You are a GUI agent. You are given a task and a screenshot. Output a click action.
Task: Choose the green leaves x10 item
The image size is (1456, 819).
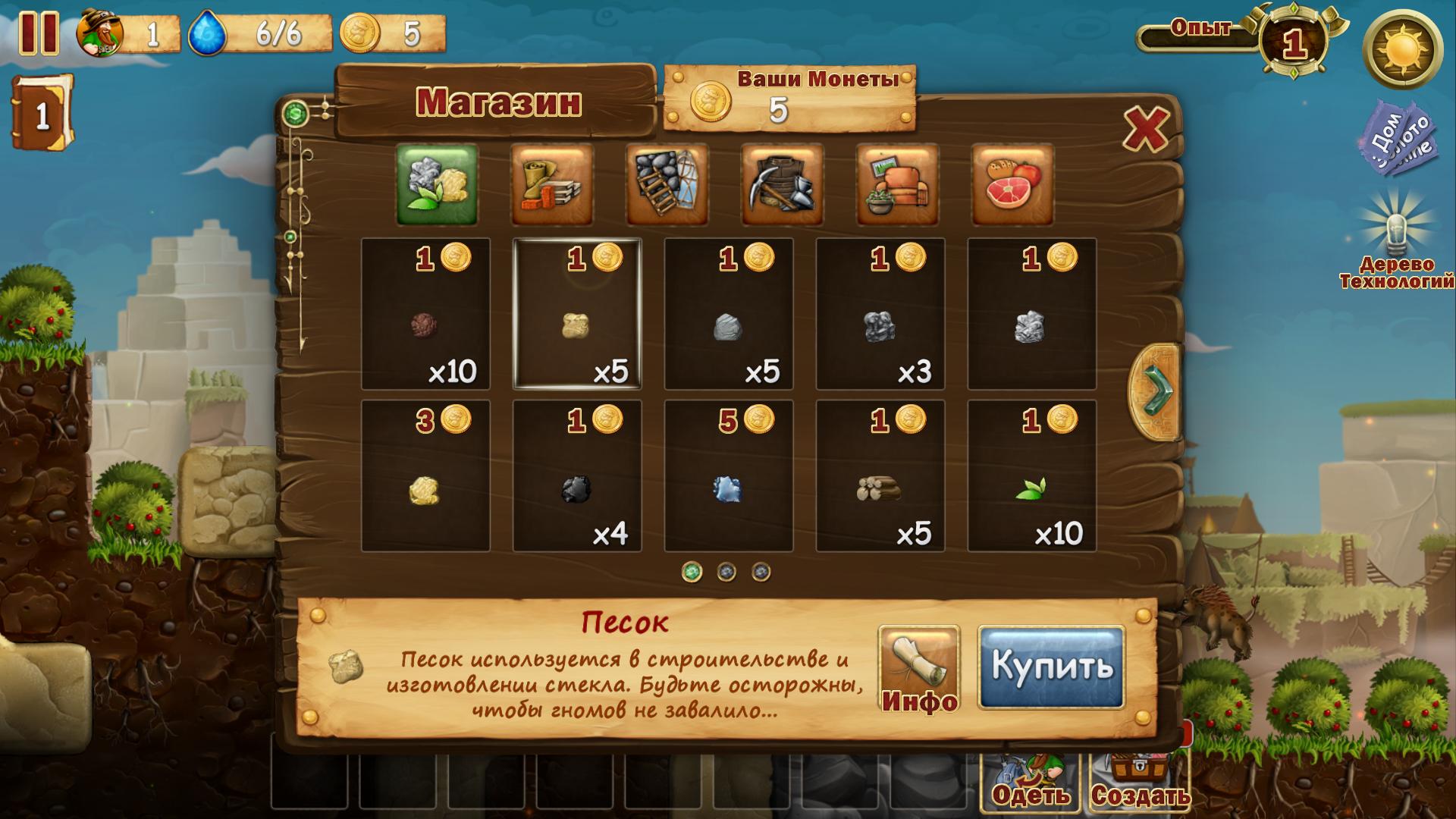coord(1031,476)
